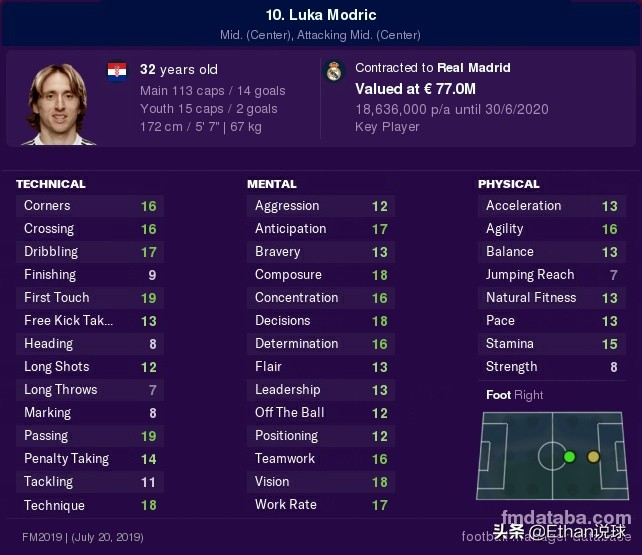The width and height of the screenshot is (642, 555).
Task: Choose the Passing attribute row
Action: coord(90,436)
